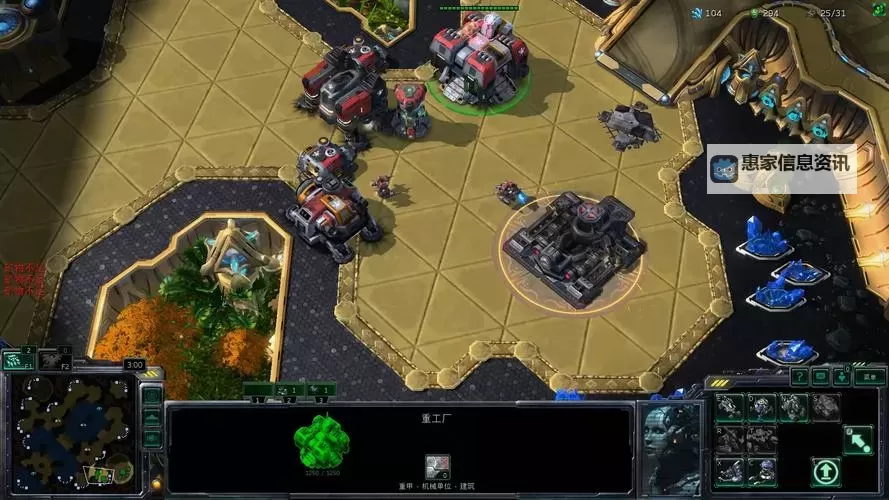Click the top minimap side toggle button

pos(152,395)
